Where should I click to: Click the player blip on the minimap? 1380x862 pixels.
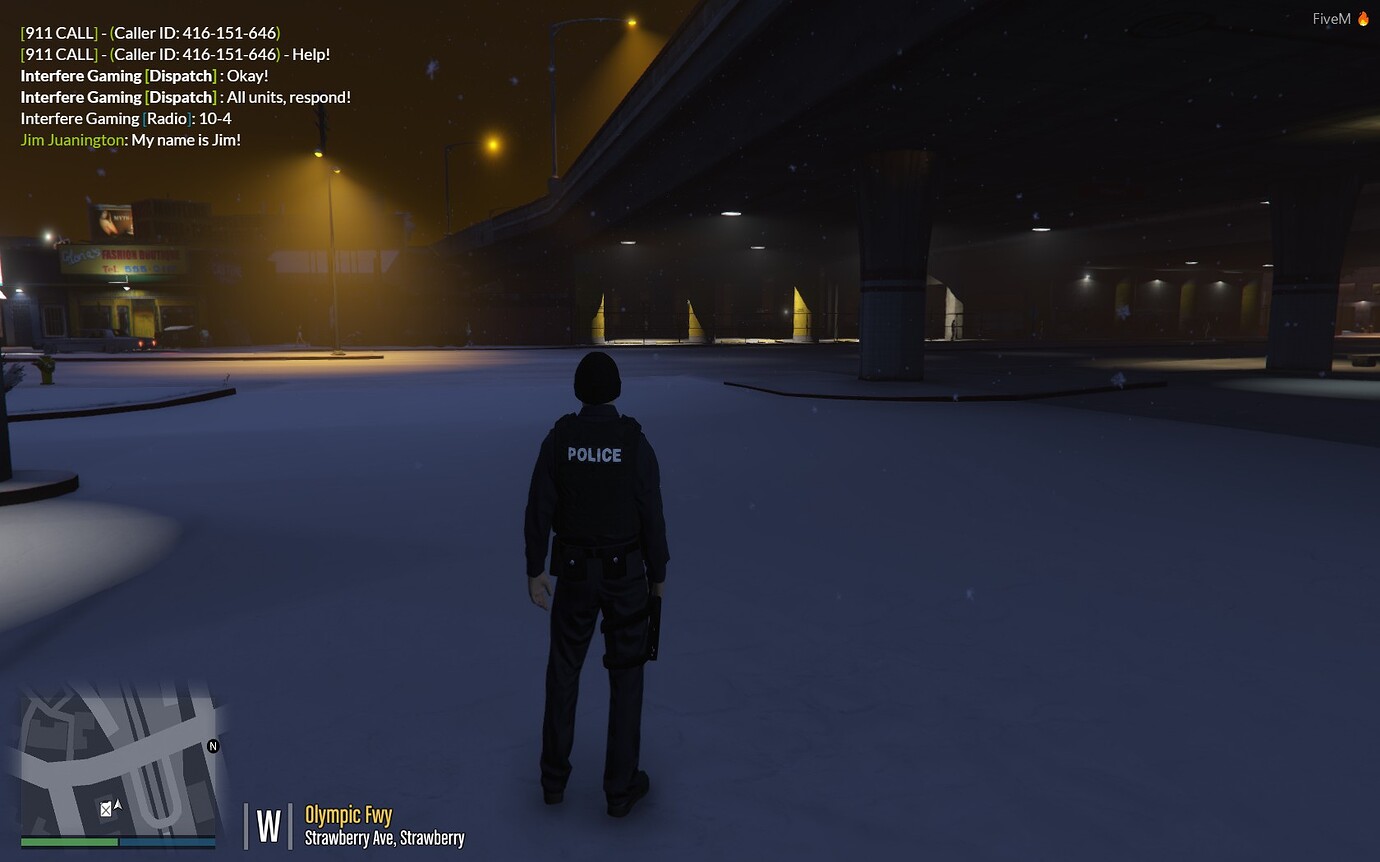click(x=104, y=808)
